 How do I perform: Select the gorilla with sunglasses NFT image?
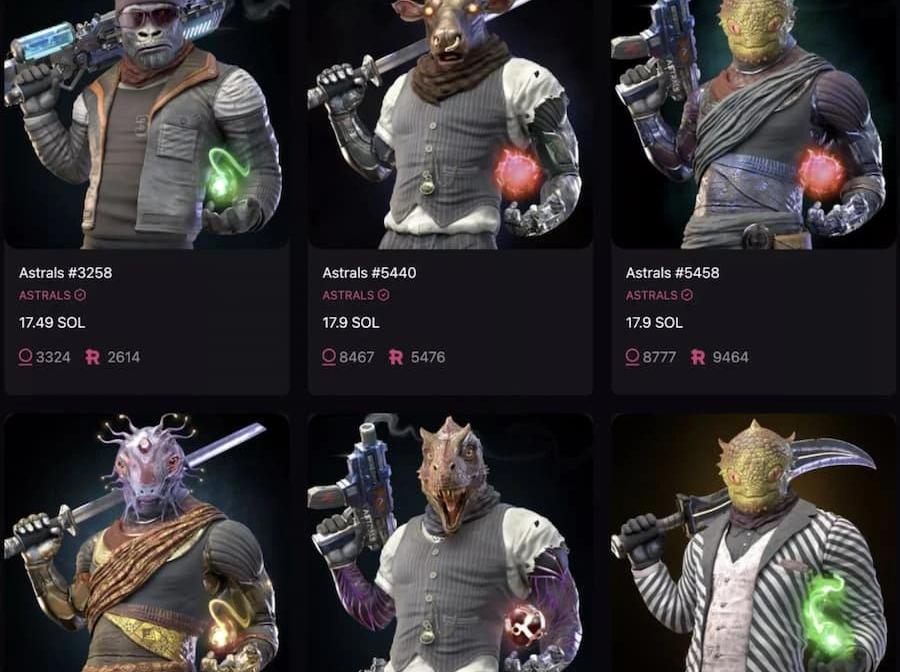tap(147, 125)
